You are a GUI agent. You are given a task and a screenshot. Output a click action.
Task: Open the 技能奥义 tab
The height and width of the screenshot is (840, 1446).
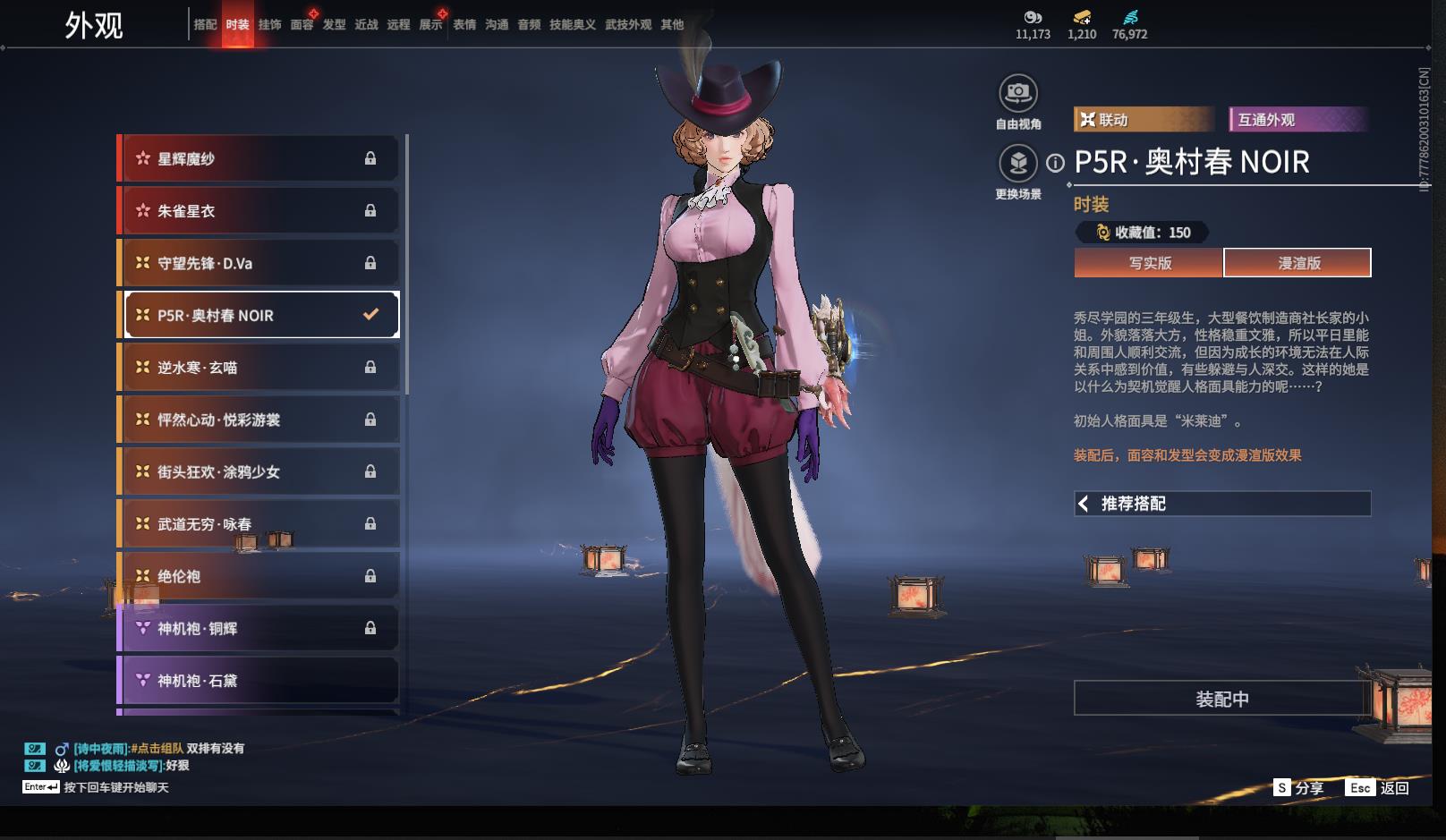click(572, 25)
